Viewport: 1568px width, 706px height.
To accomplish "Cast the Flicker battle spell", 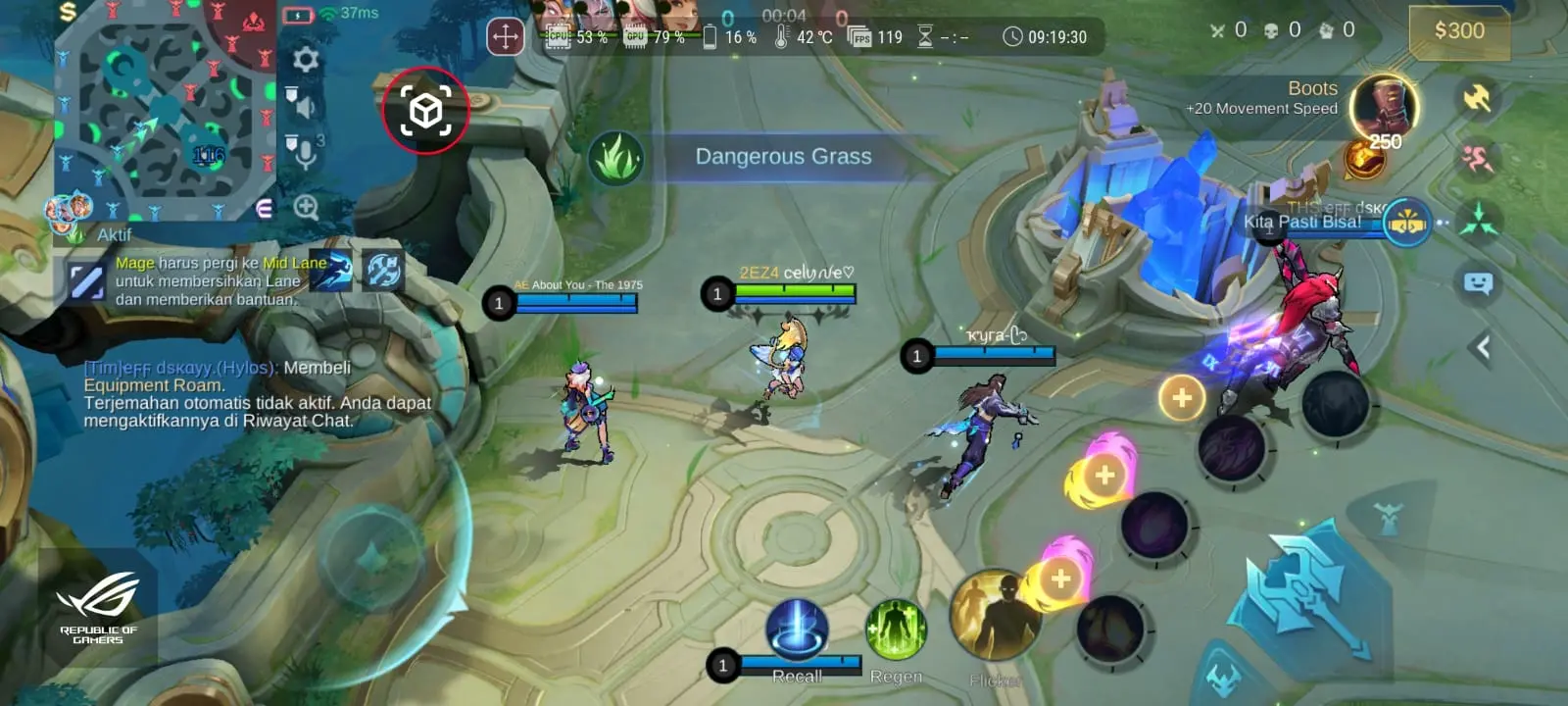I will [x=994, y=618].
